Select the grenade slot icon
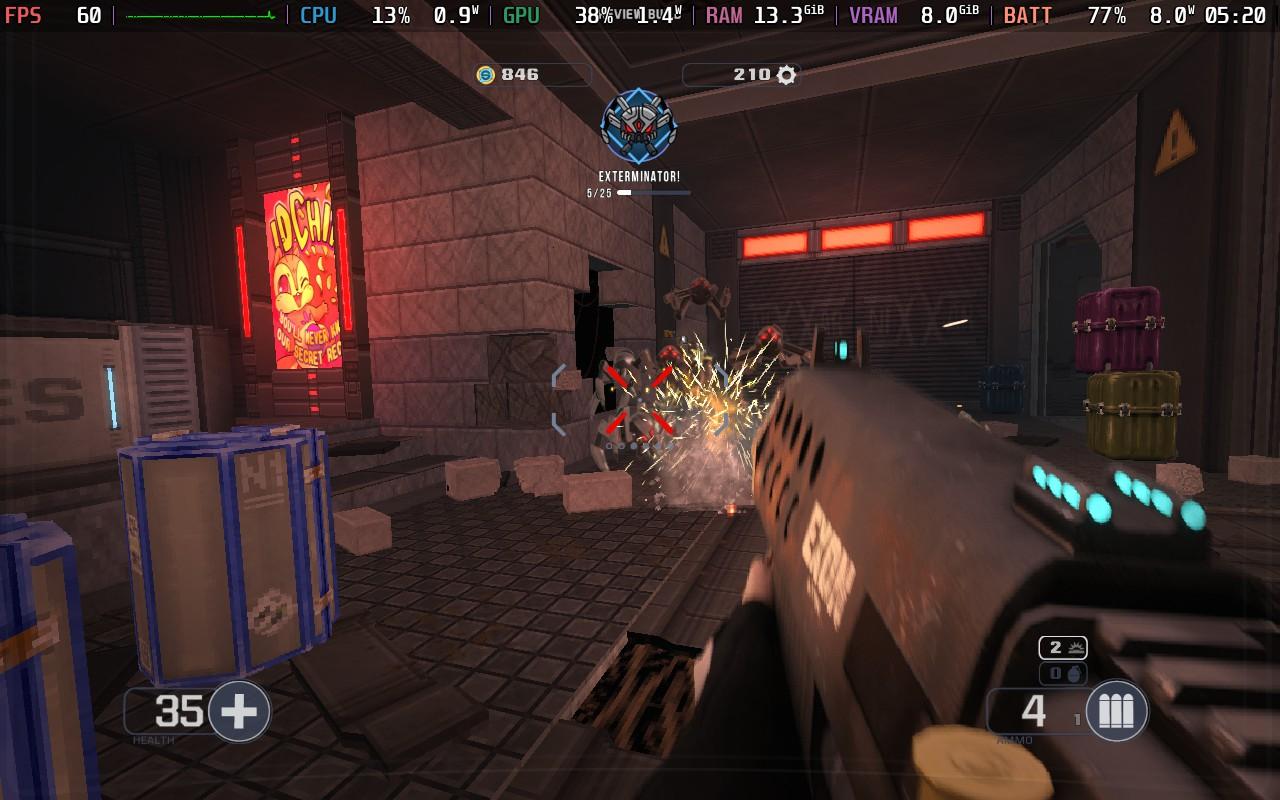Image resolution: width=1280 pixels, height=800 pixels. [x=1074, y=674]
